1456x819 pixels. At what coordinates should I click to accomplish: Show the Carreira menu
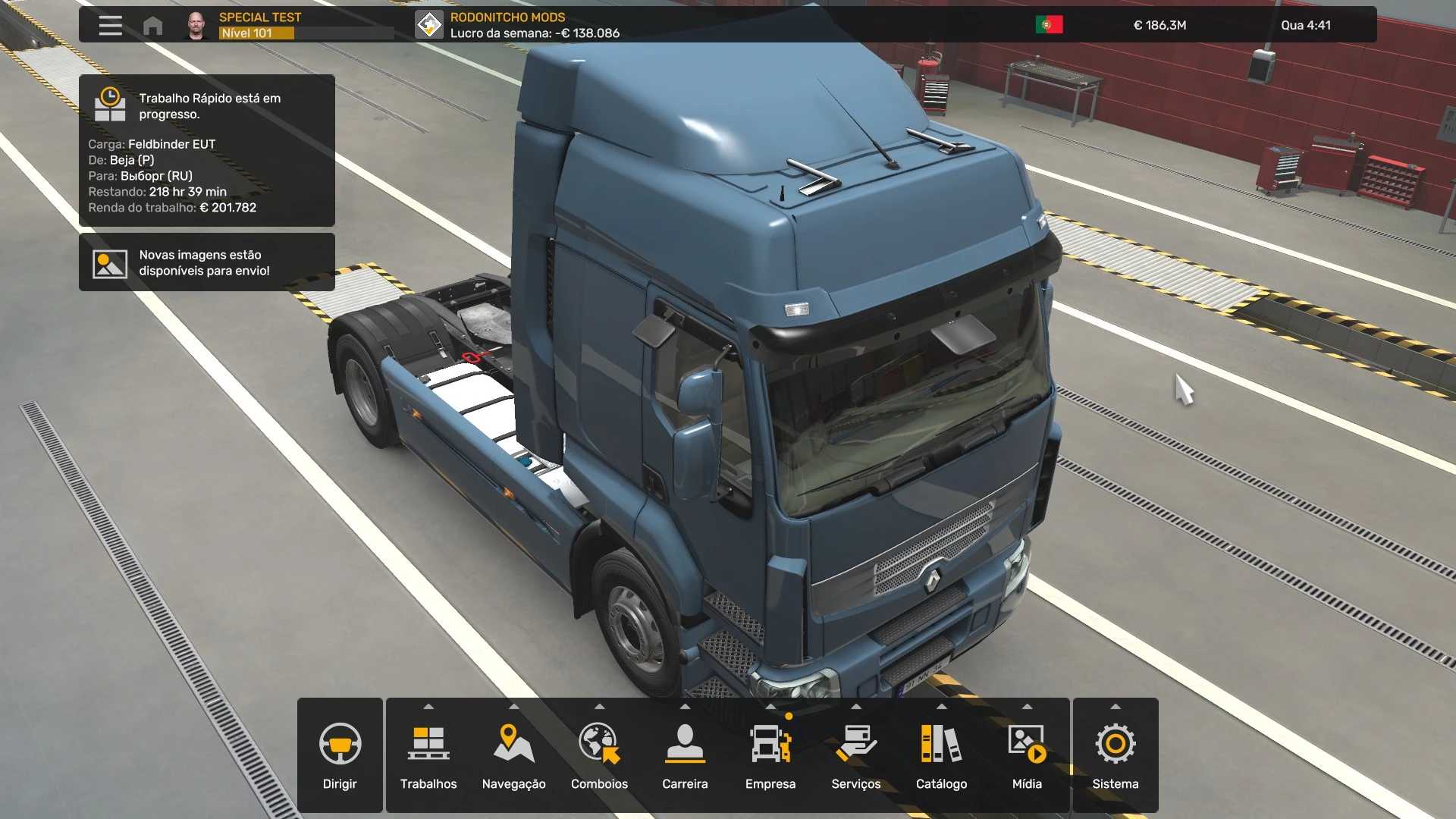click(685, 755)
